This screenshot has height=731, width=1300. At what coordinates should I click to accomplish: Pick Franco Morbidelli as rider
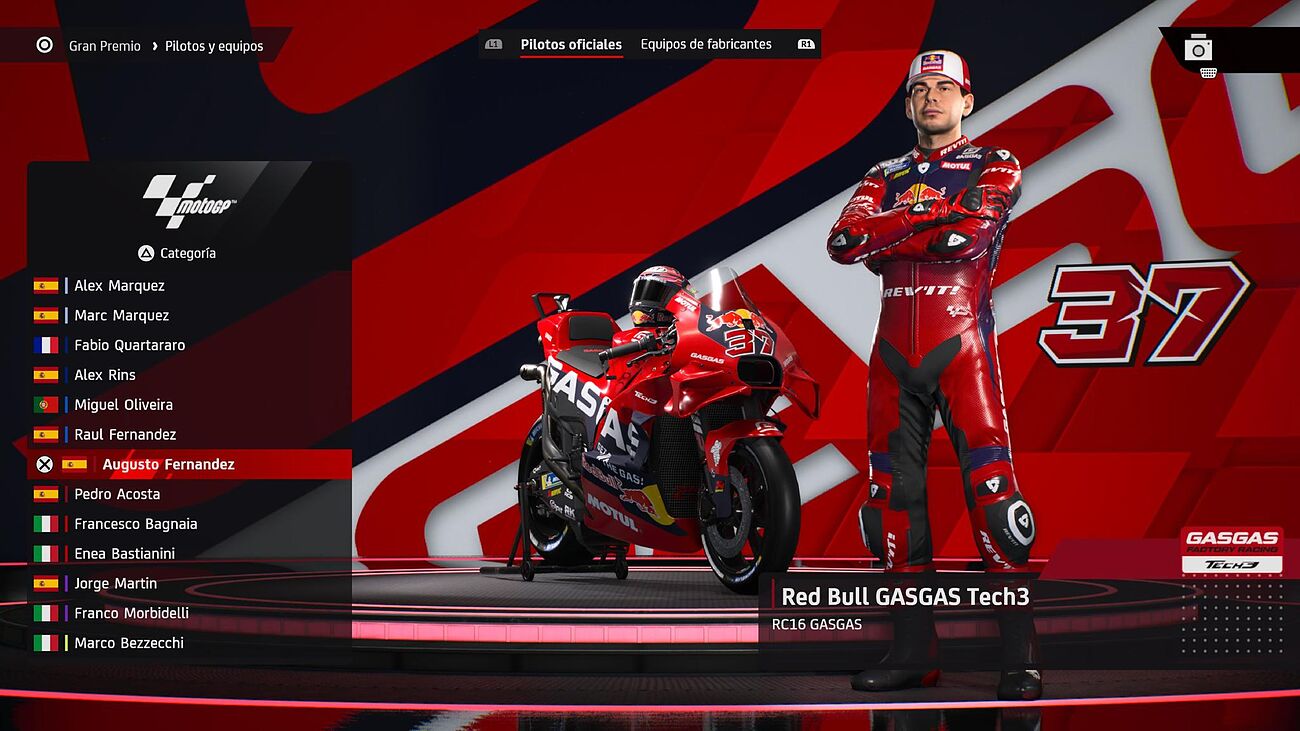tap(131, 613)
